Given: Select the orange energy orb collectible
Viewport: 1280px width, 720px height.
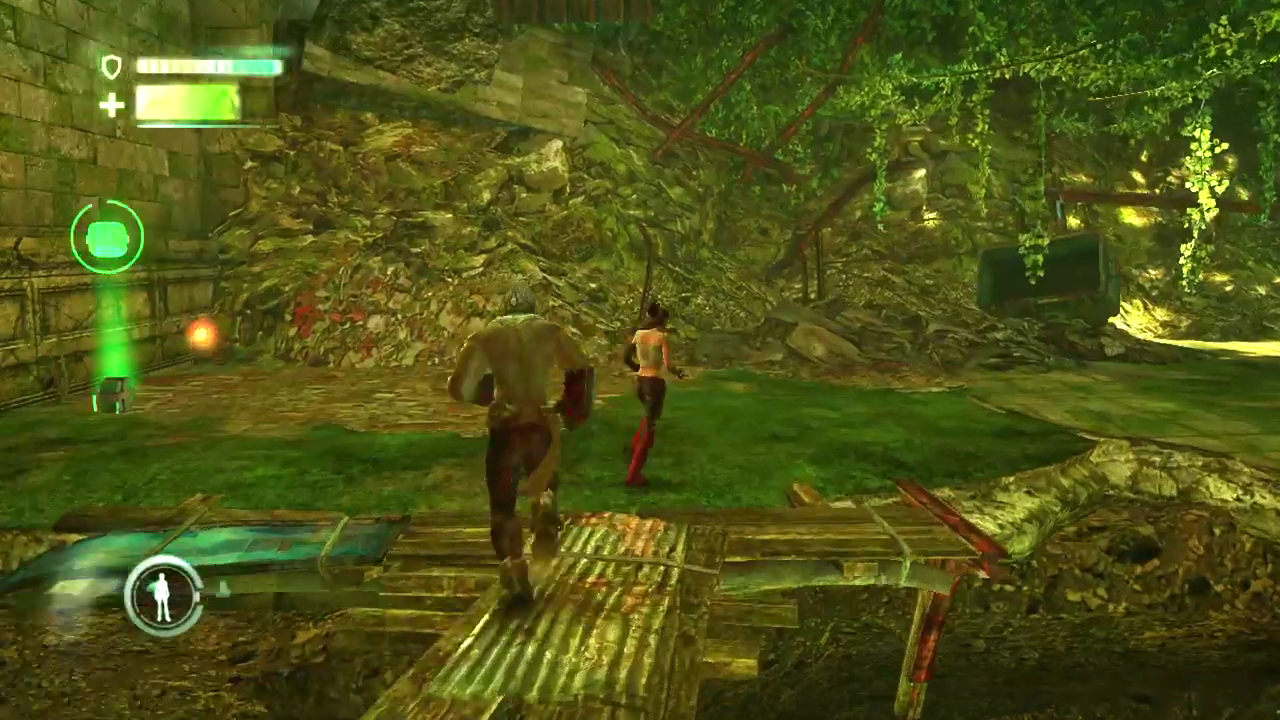Looking at the screenshot, I should click(204, 336).
